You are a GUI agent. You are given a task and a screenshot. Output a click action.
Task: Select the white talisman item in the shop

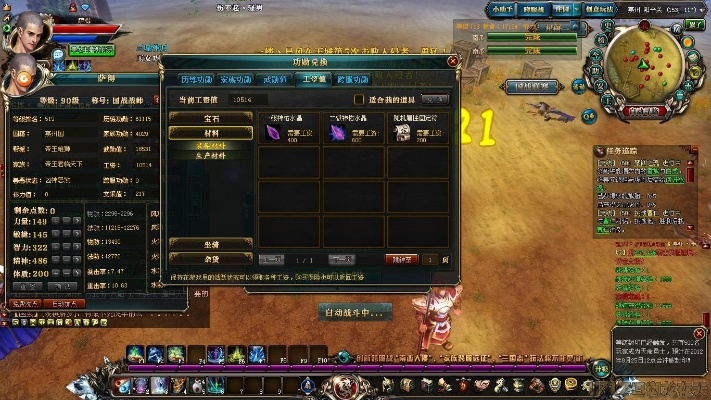400,133
